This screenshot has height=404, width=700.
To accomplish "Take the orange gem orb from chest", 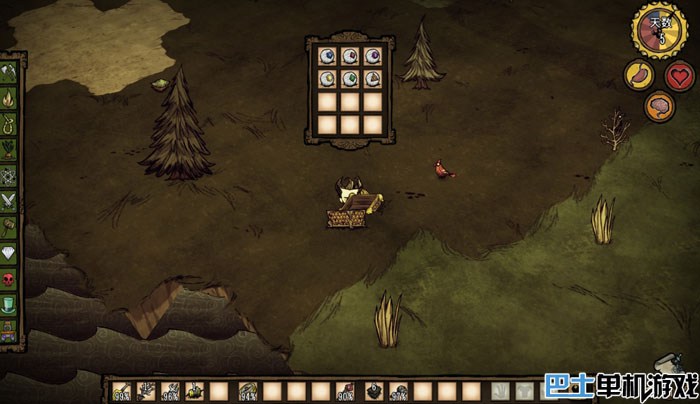I will (372, 79).
